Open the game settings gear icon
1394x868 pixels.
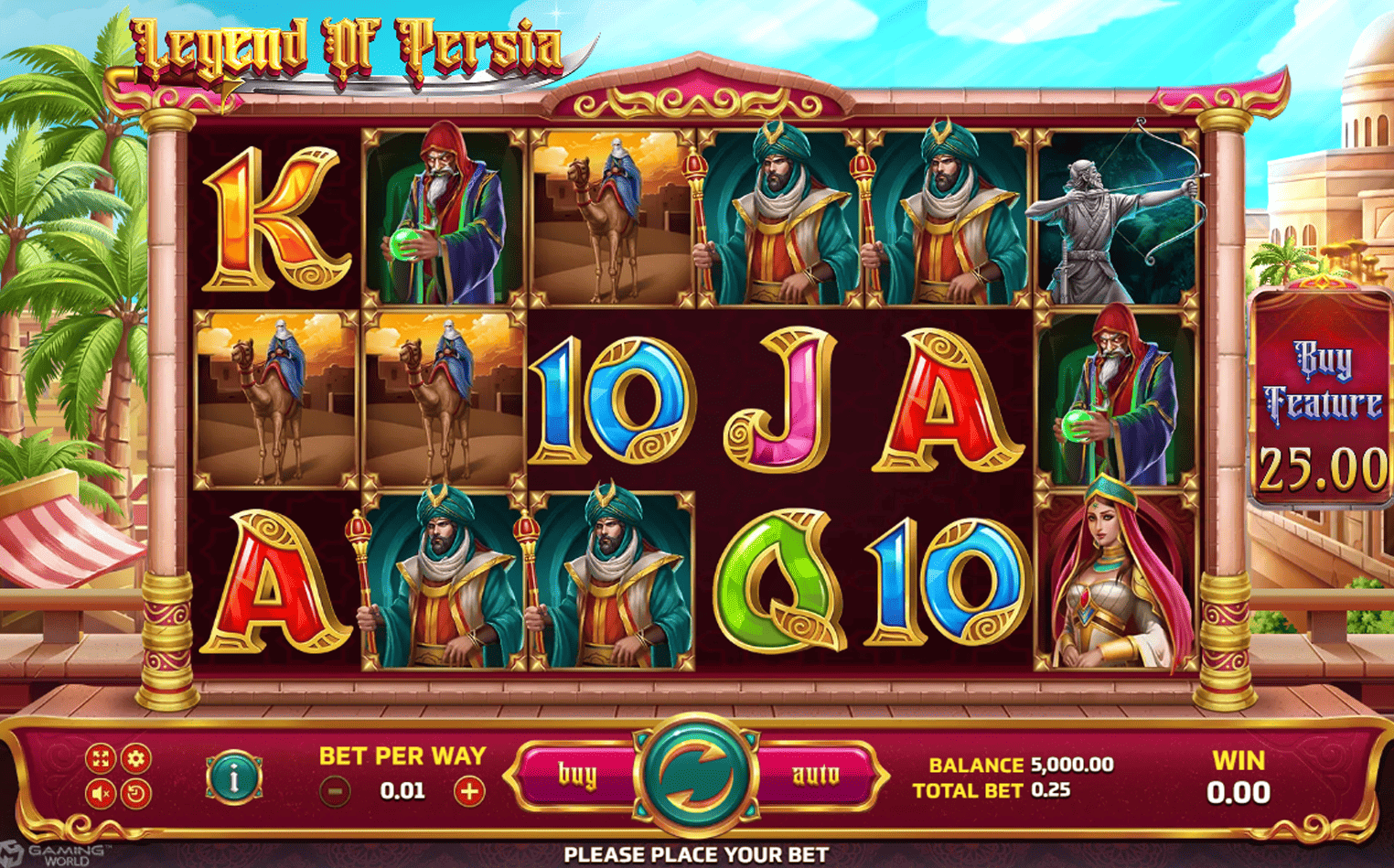pyautogui.click(x=135, y=757)
